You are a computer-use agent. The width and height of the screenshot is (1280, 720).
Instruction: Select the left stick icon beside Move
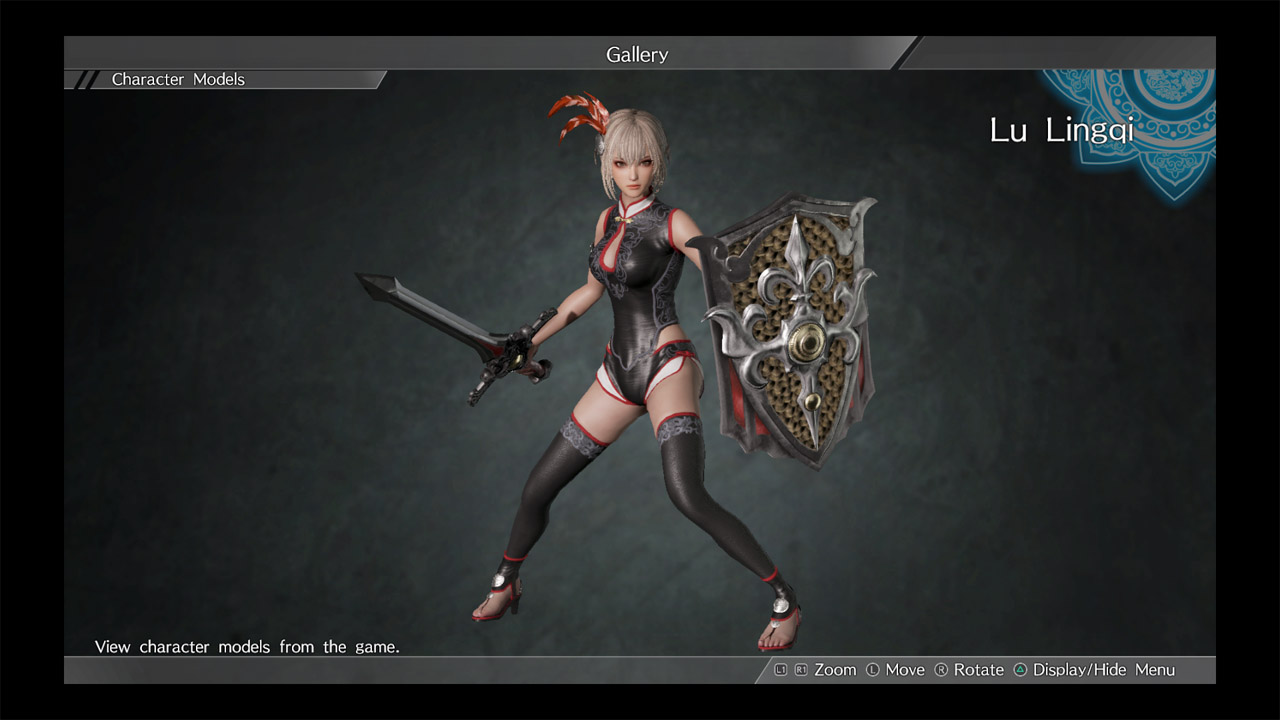pyautogui.click(x=871, y=669)
